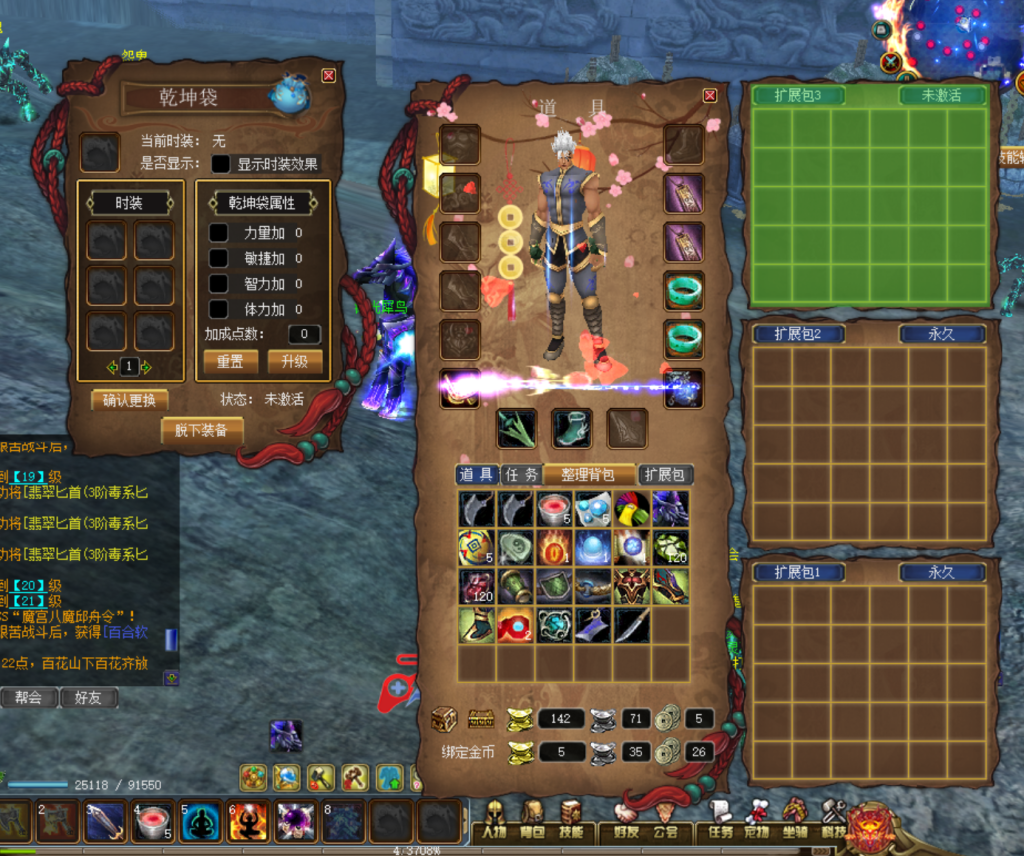The height and width of the screenshot is (856, 1024).
Task: Close the 乾坤袋 panel
Action: pos(328,76)
